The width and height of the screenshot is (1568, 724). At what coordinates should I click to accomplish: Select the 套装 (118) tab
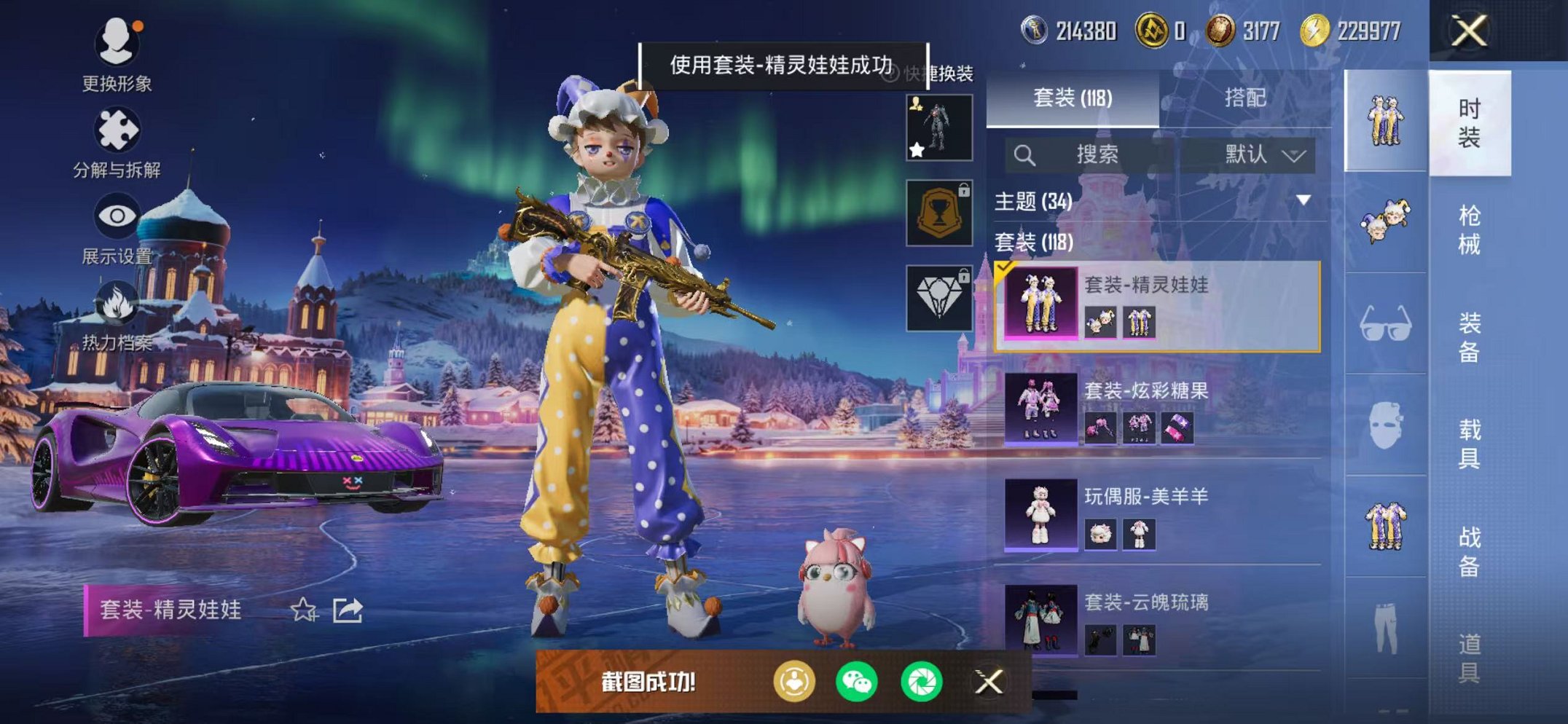coord(1073,98)
